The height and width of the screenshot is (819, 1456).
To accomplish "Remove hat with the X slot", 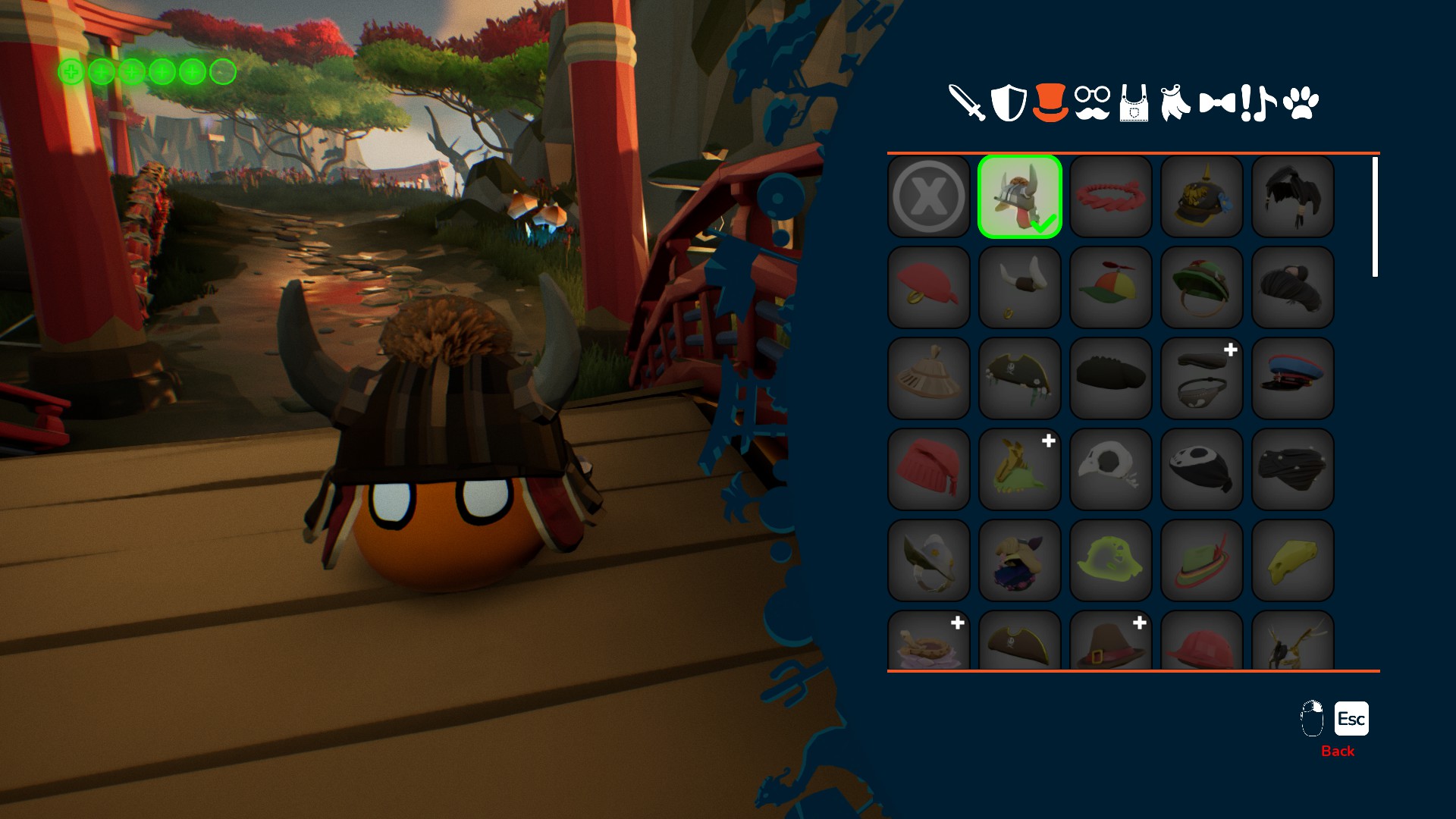I will [x=929, y=197].
